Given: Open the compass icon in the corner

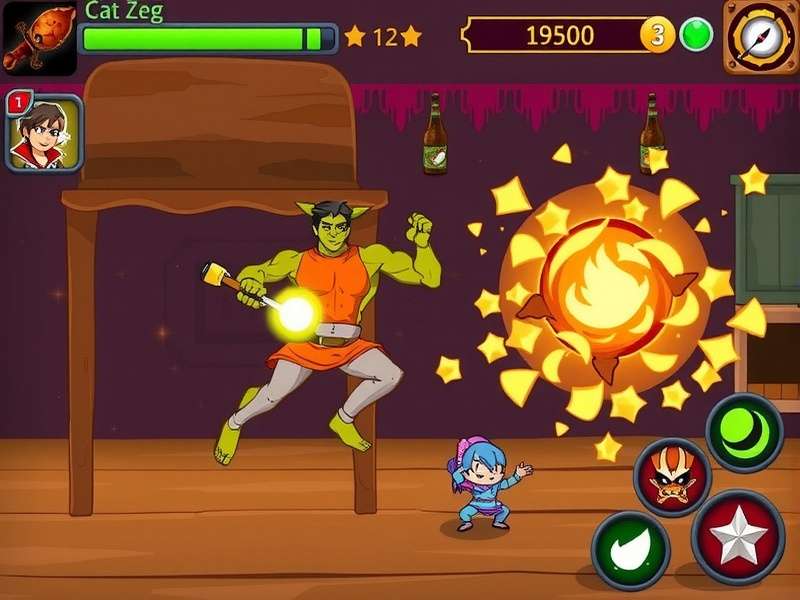Looking at the screenshot, I should point(761,37).
